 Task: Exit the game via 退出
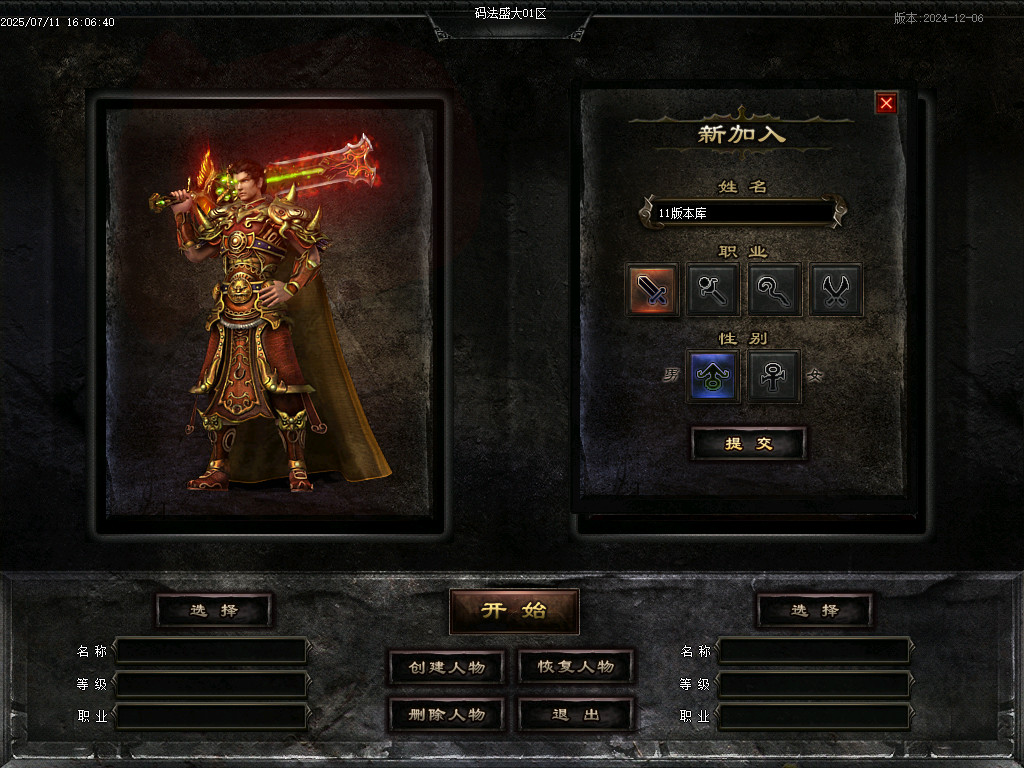coord(576,715)
